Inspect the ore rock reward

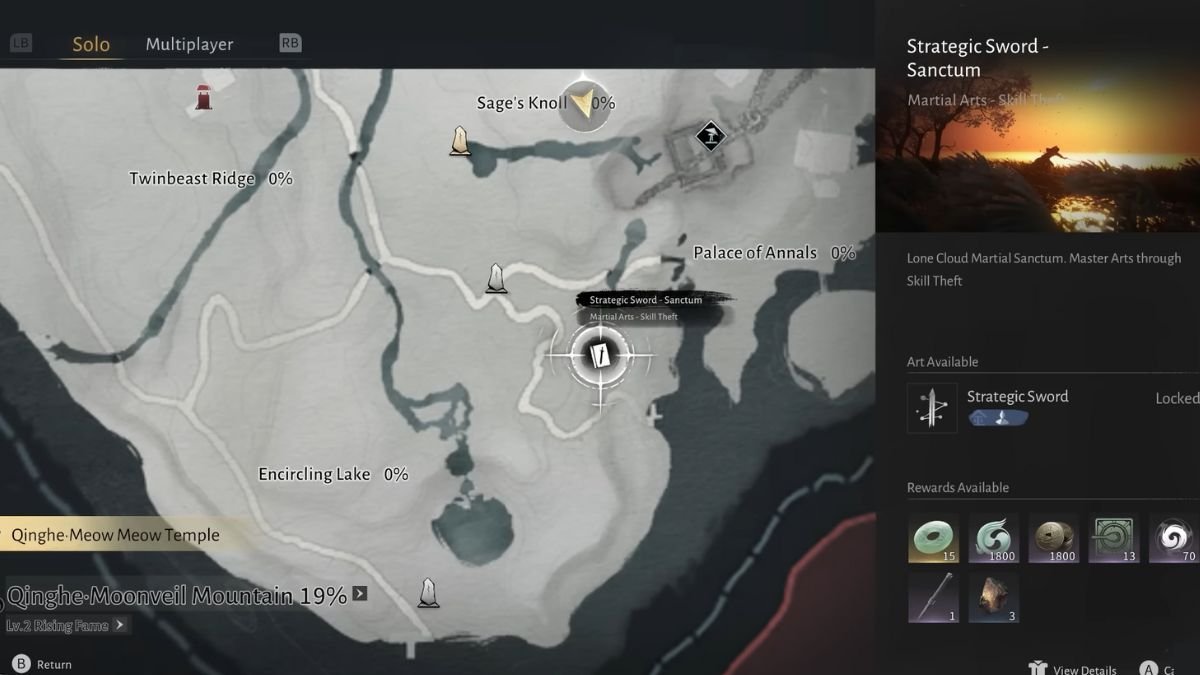994,598
